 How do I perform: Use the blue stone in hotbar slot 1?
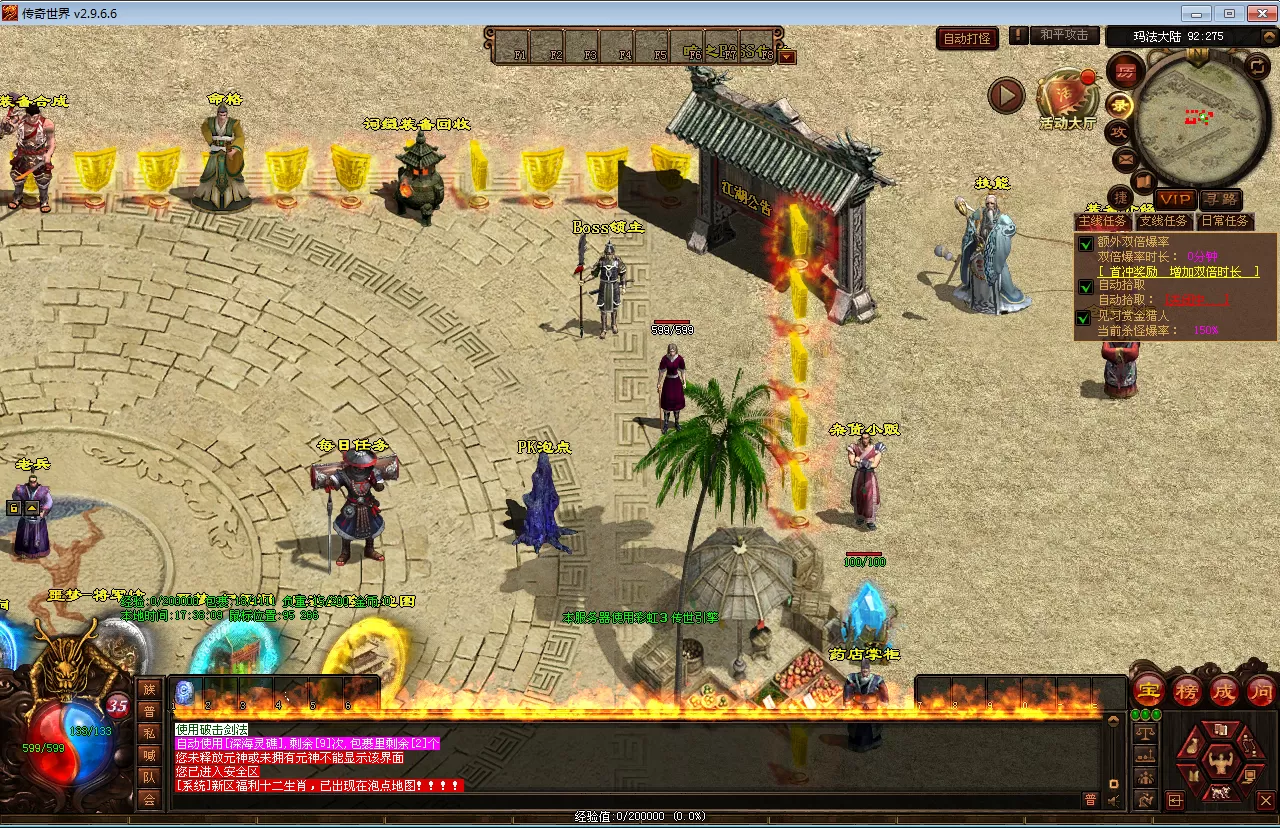pyautogui.click(x=184, y=692)
